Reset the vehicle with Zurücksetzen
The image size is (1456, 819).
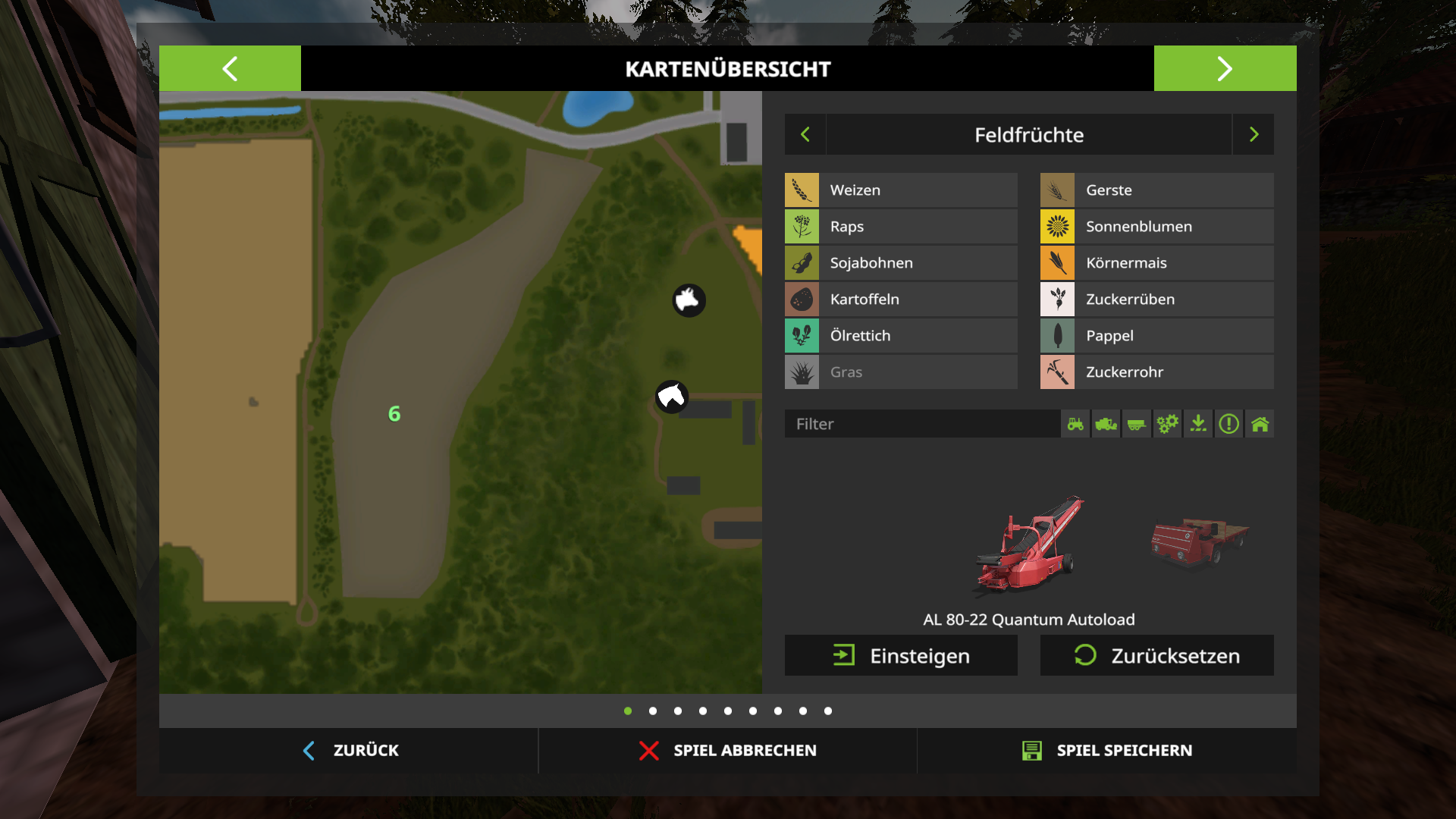click(1156, 656)
